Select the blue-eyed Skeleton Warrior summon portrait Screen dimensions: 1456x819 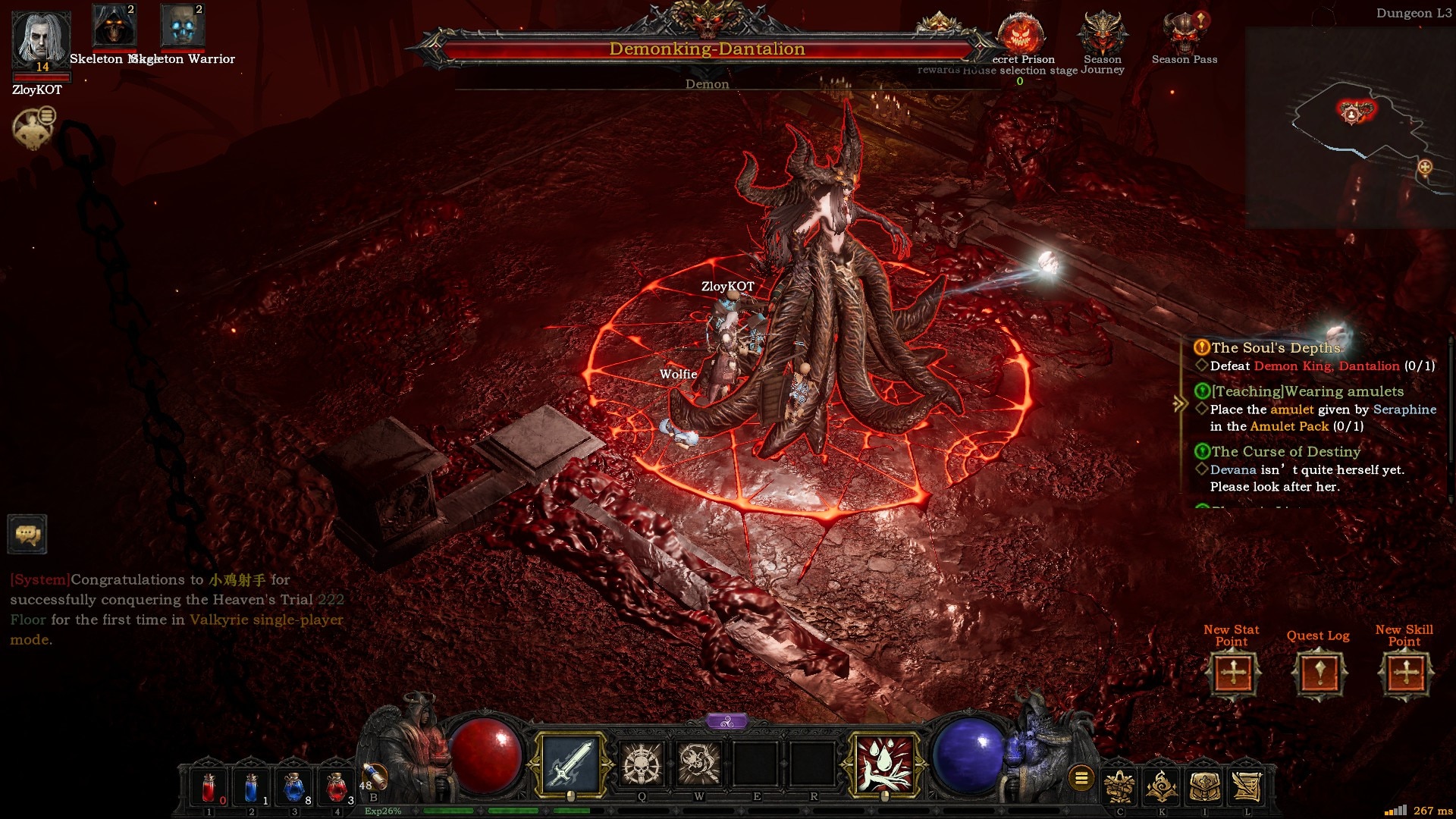coord(182,27)
